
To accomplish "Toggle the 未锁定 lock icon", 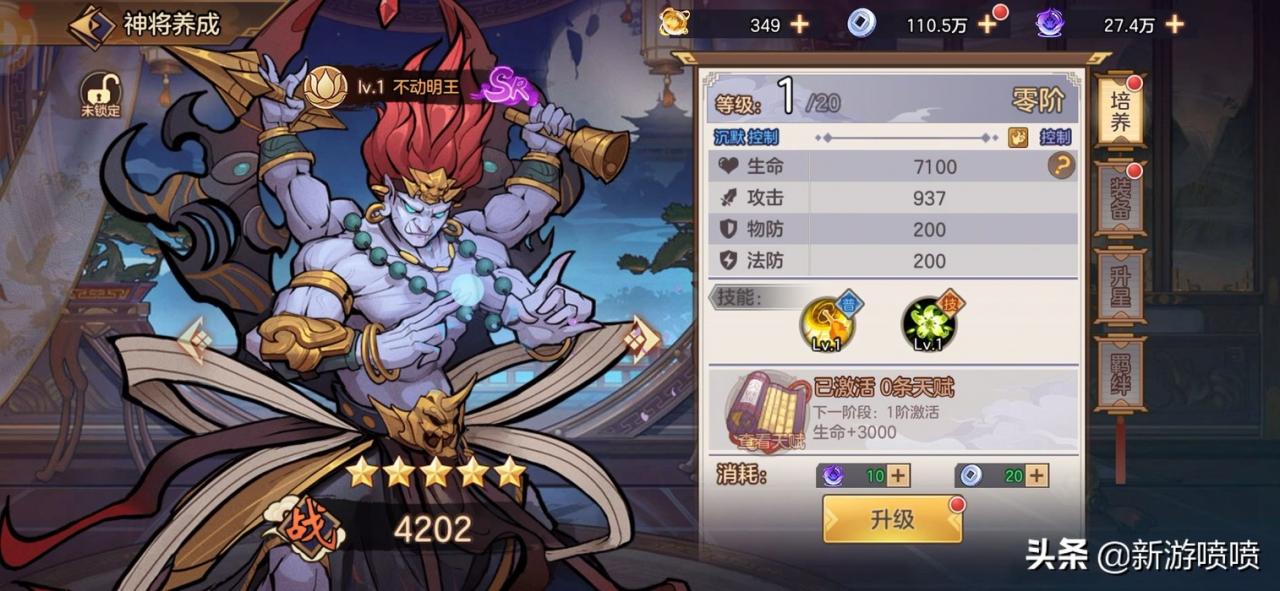I will coord(99,94).
